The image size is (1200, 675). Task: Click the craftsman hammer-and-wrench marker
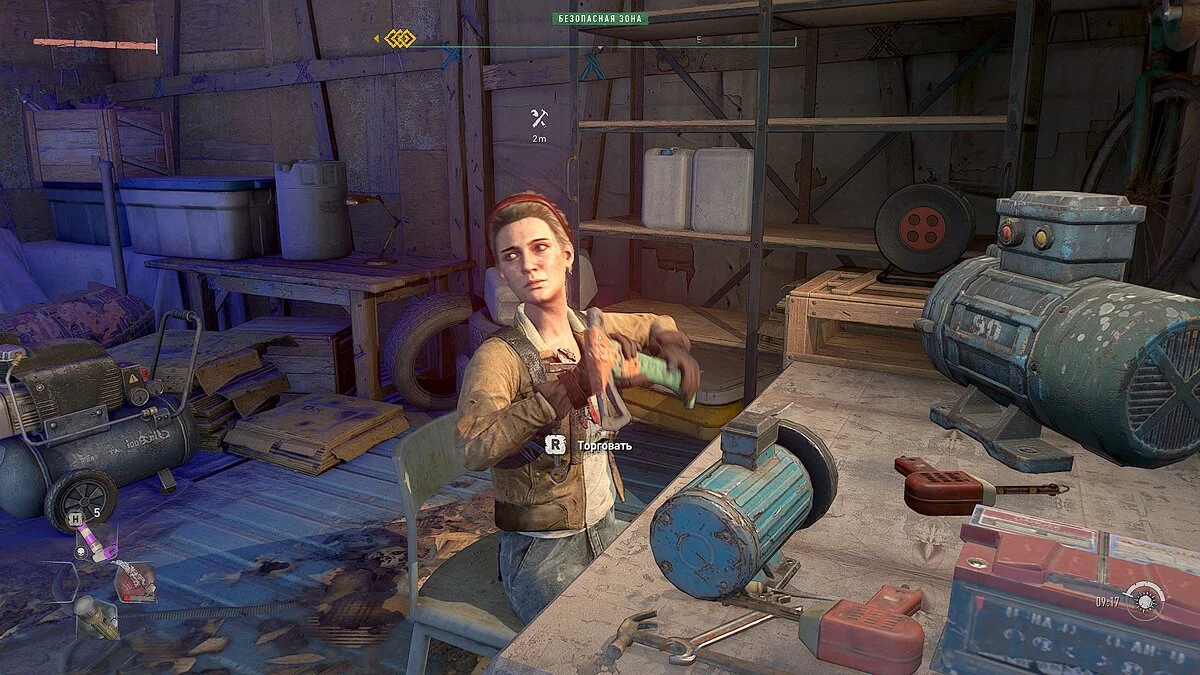(x=539, y=119)
